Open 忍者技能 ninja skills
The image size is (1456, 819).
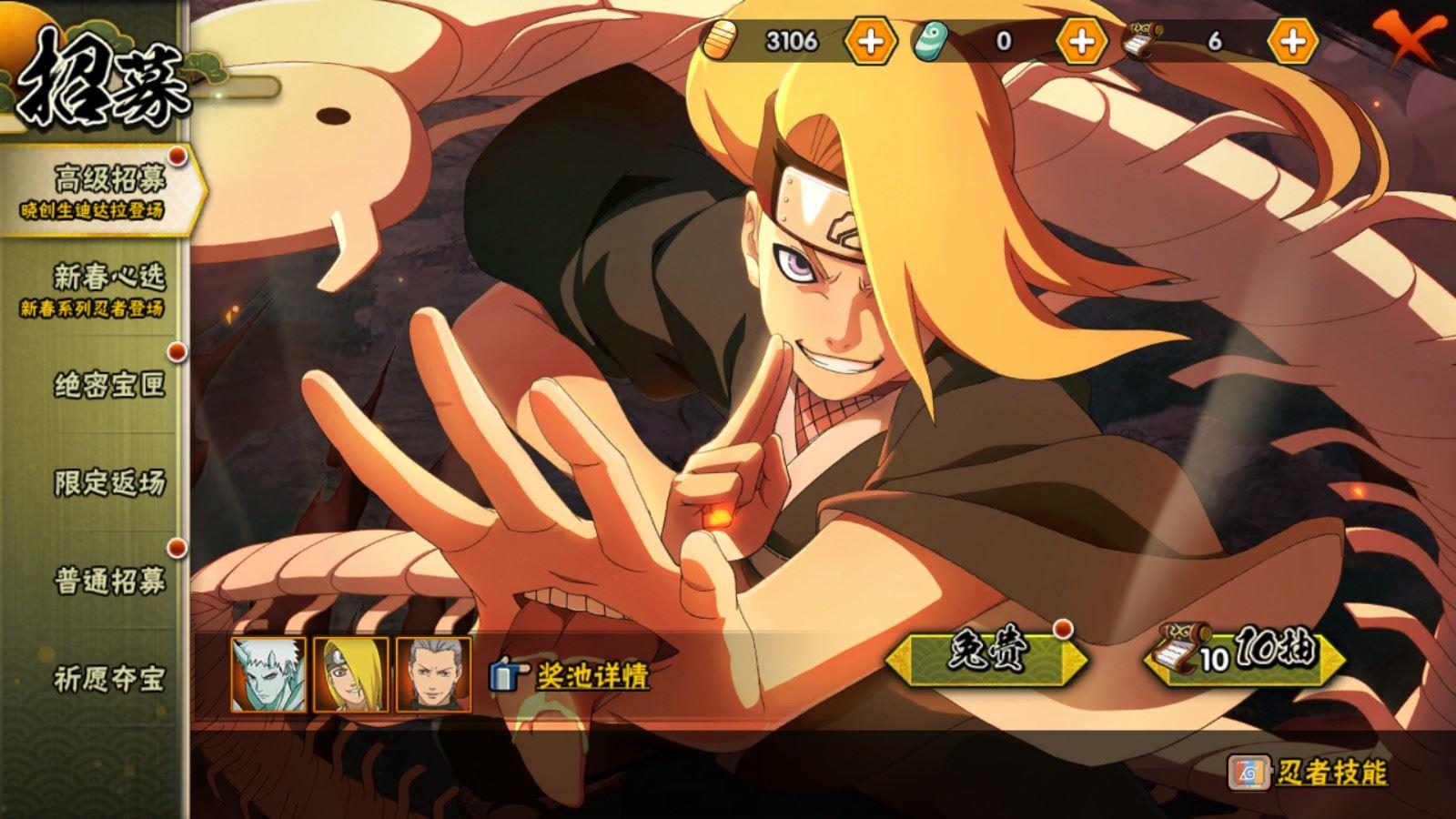(x=1309, y=773)
